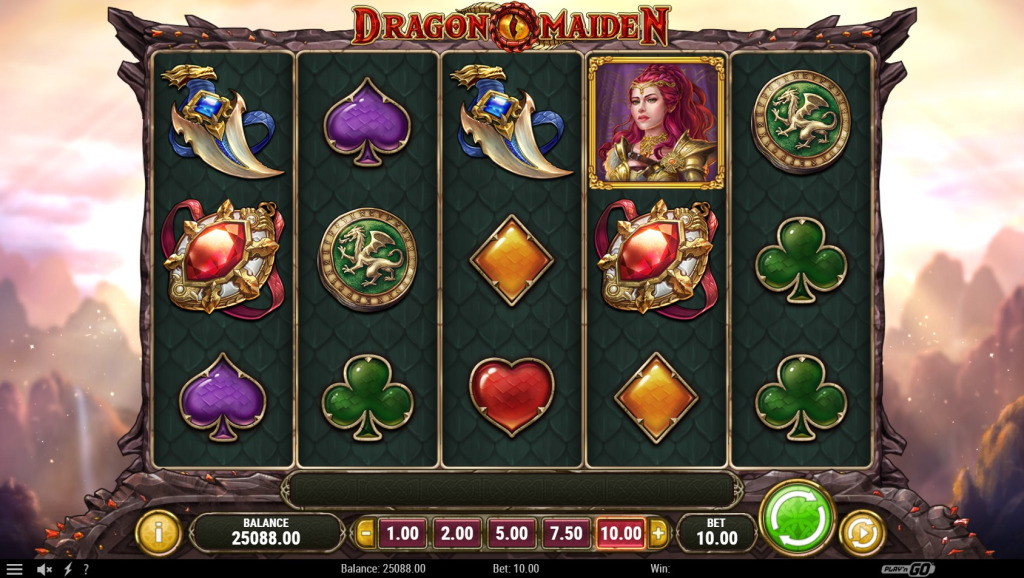The height and width of the screenshot is (578, 1024).
Task: Toggle the muted sound icon
Action: tap(44, 569)
